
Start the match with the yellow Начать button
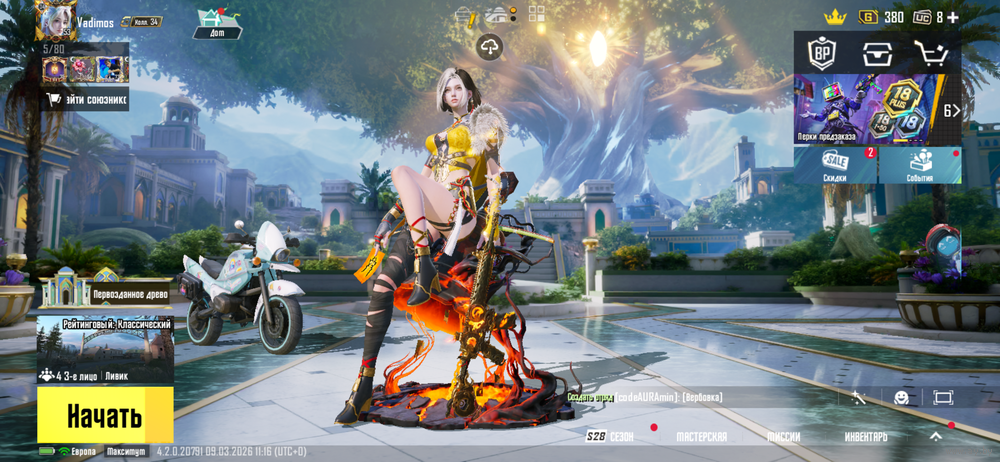pyautogui.click(x=105, y=415)
